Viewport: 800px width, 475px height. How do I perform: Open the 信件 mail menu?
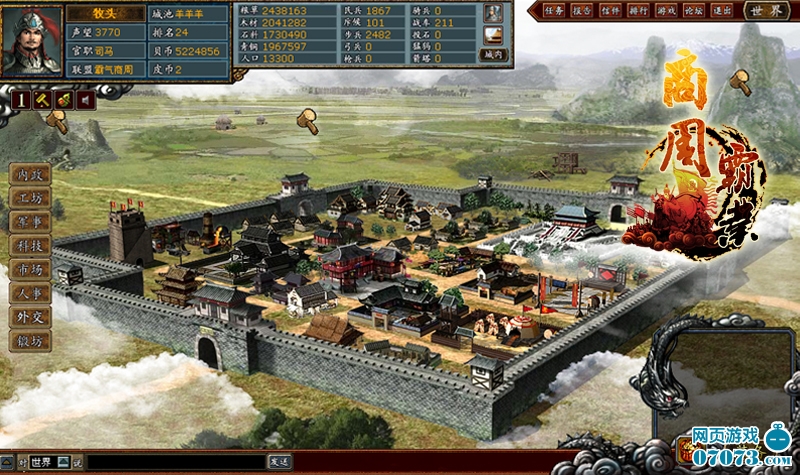[610, 10]
